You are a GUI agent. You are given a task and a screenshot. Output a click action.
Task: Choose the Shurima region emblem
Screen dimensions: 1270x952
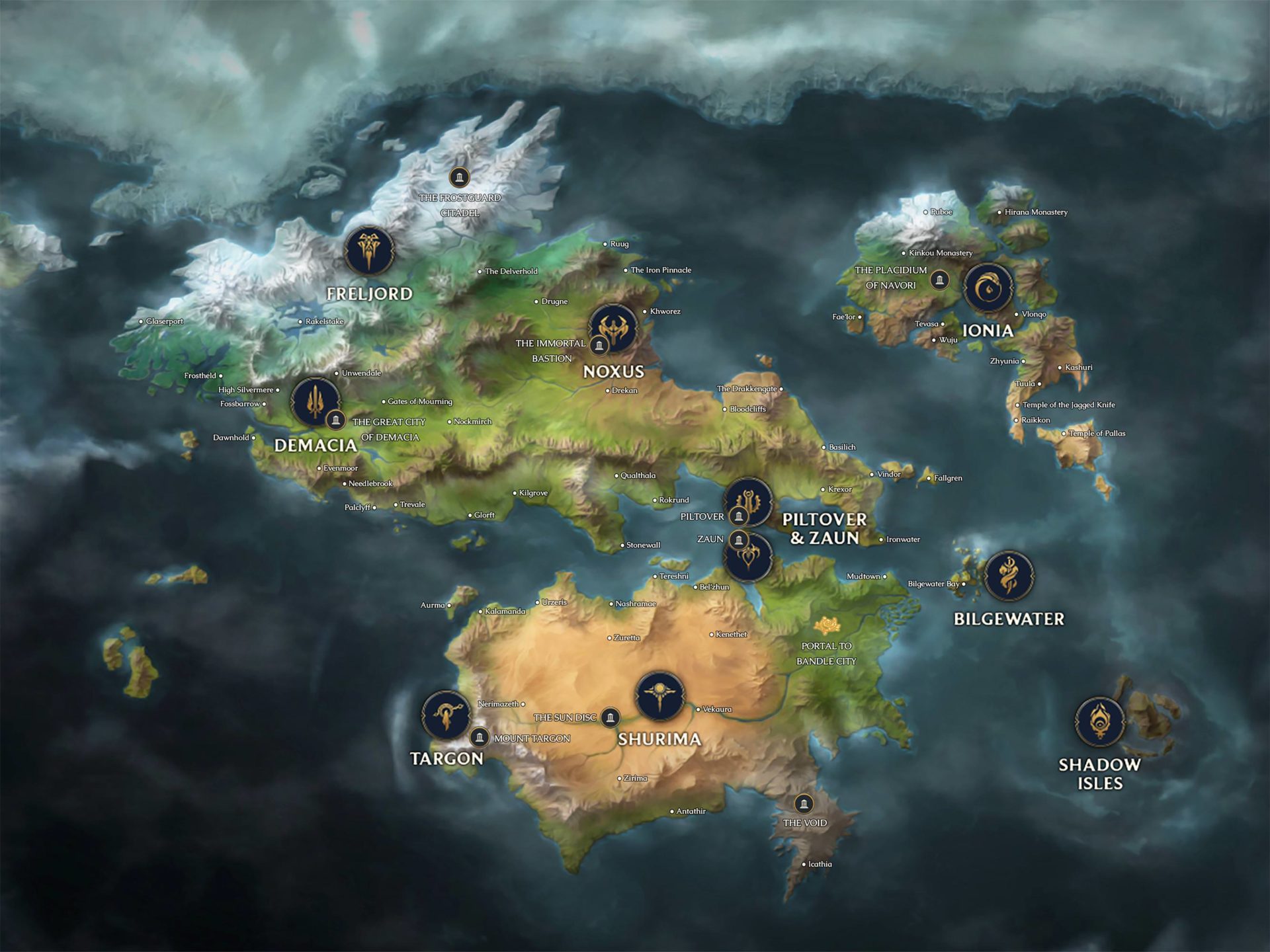(659, 696)
